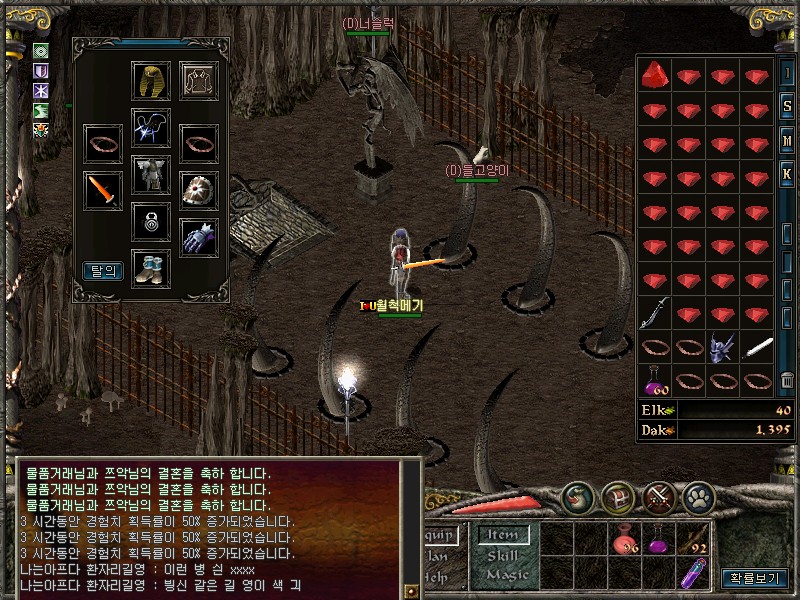800x600 pixels.
Task: Select the equipped boots slot
Action: click(x=151, y=268)
